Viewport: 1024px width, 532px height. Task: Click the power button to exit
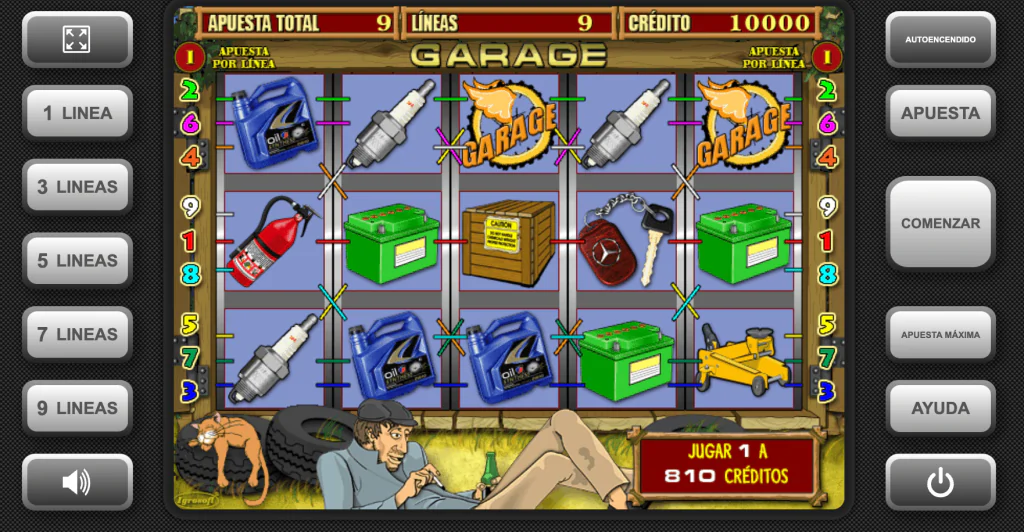coord(940,482)
